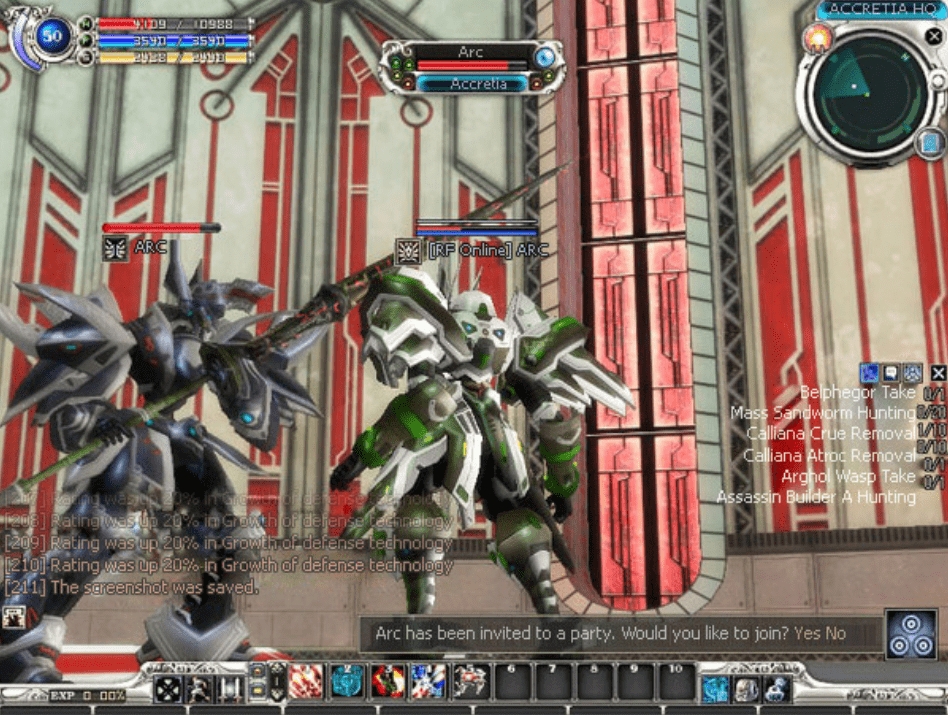Decline the party invite with No
948x715 pixels.
[x=836, y=633]
